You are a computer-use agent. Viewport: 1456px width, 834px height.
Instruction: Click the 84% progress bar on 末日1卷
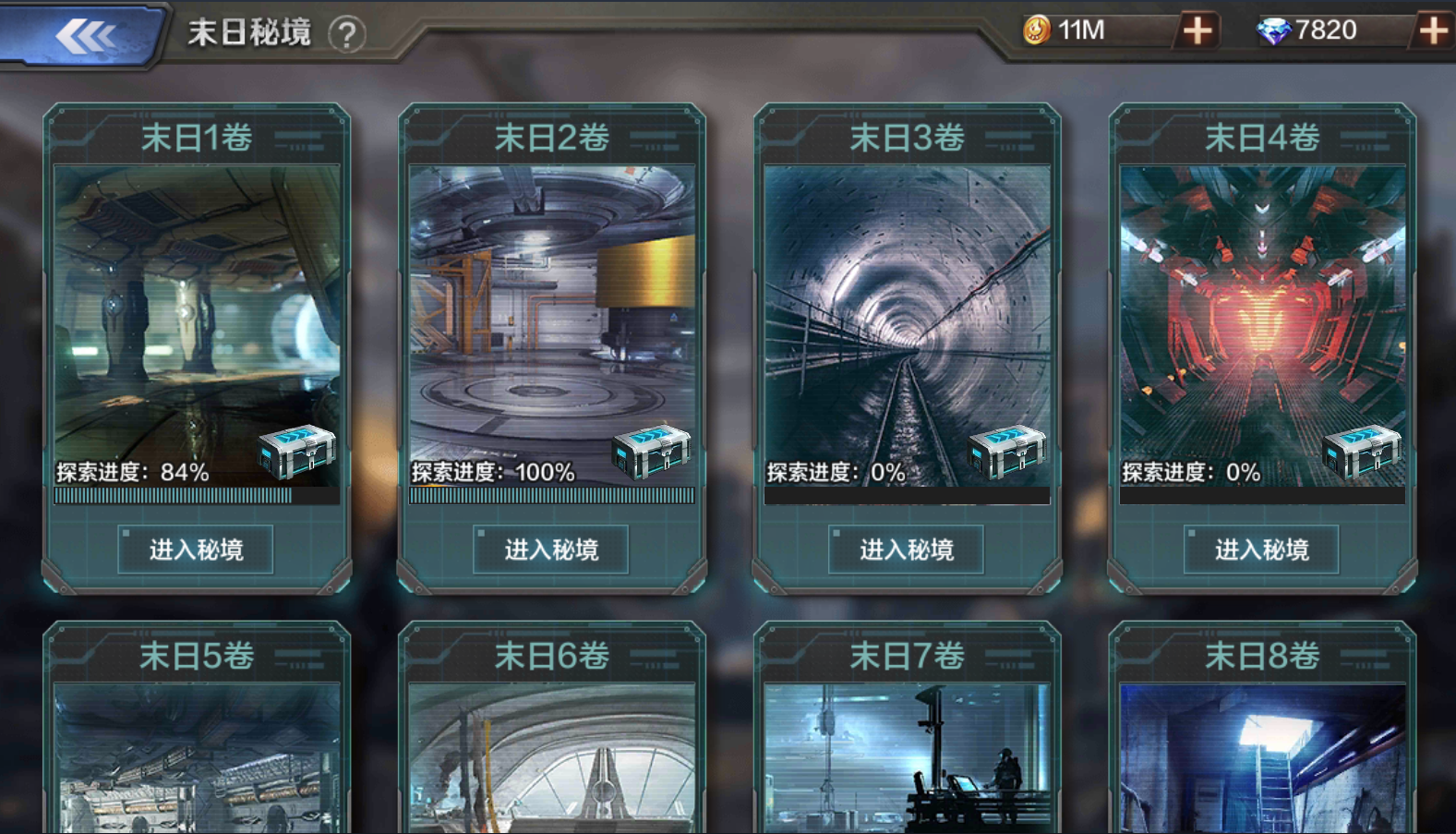pyautogui.click(x=195, y=497)
